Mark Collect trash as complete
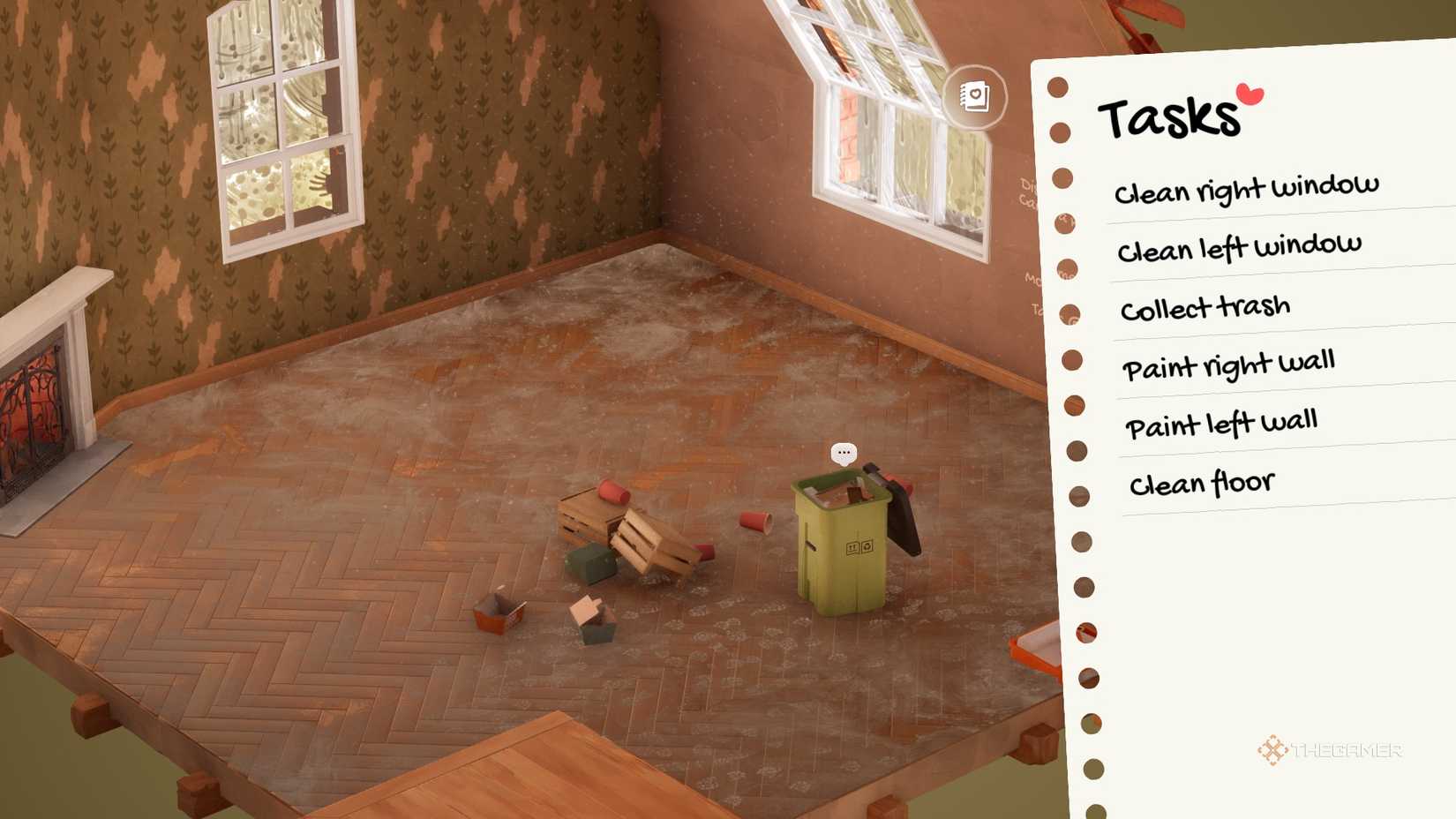 tap(1205, 306)
